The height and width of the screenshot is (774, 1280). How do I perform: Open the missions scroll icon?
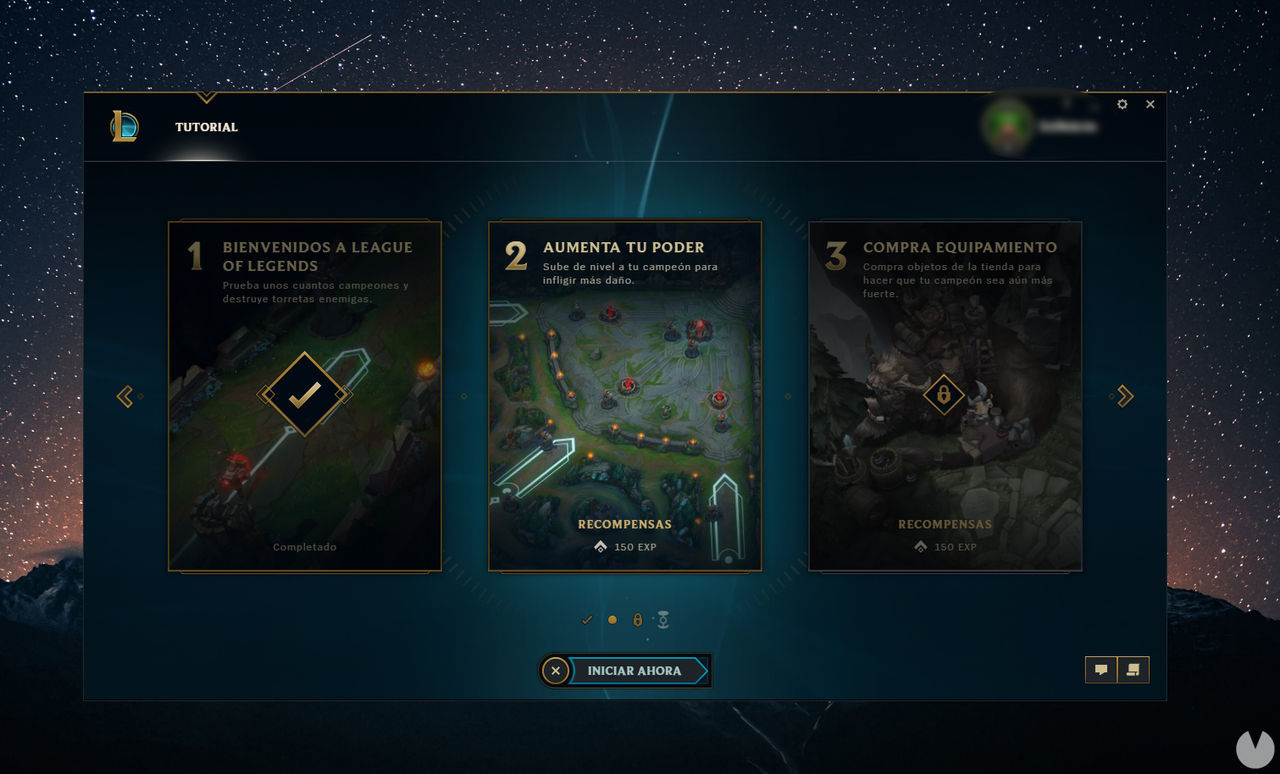(1134, 669)
